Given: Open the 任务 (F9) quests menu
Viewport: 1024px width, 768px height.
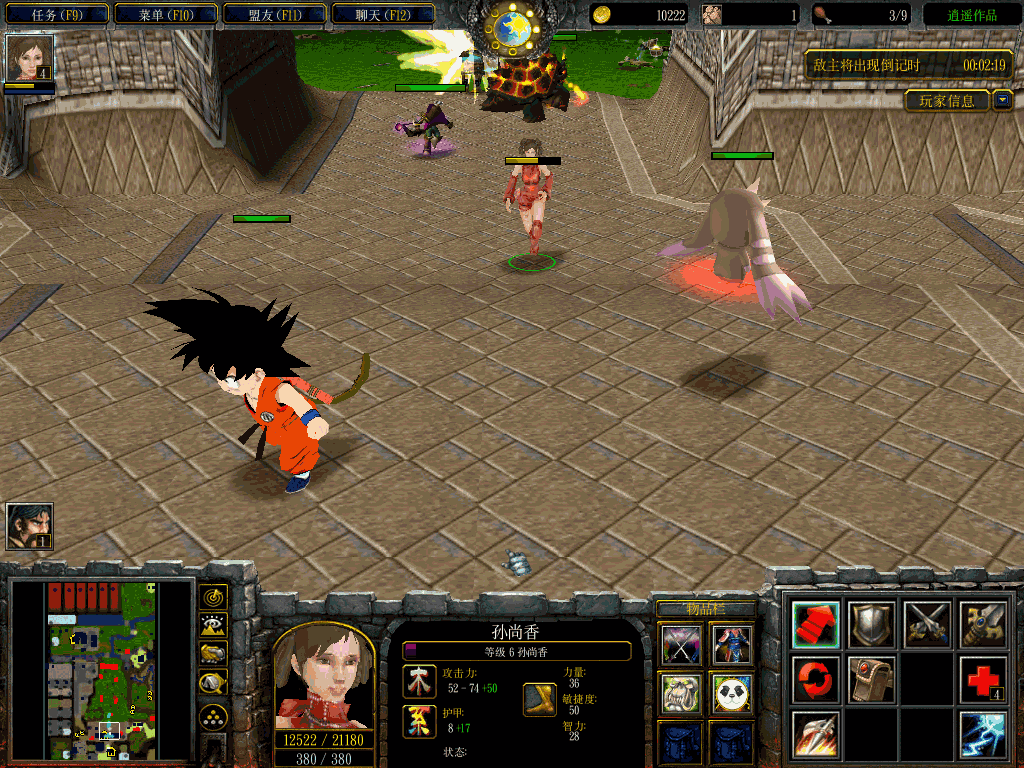Looking at the screenshot, I should 56,15.
